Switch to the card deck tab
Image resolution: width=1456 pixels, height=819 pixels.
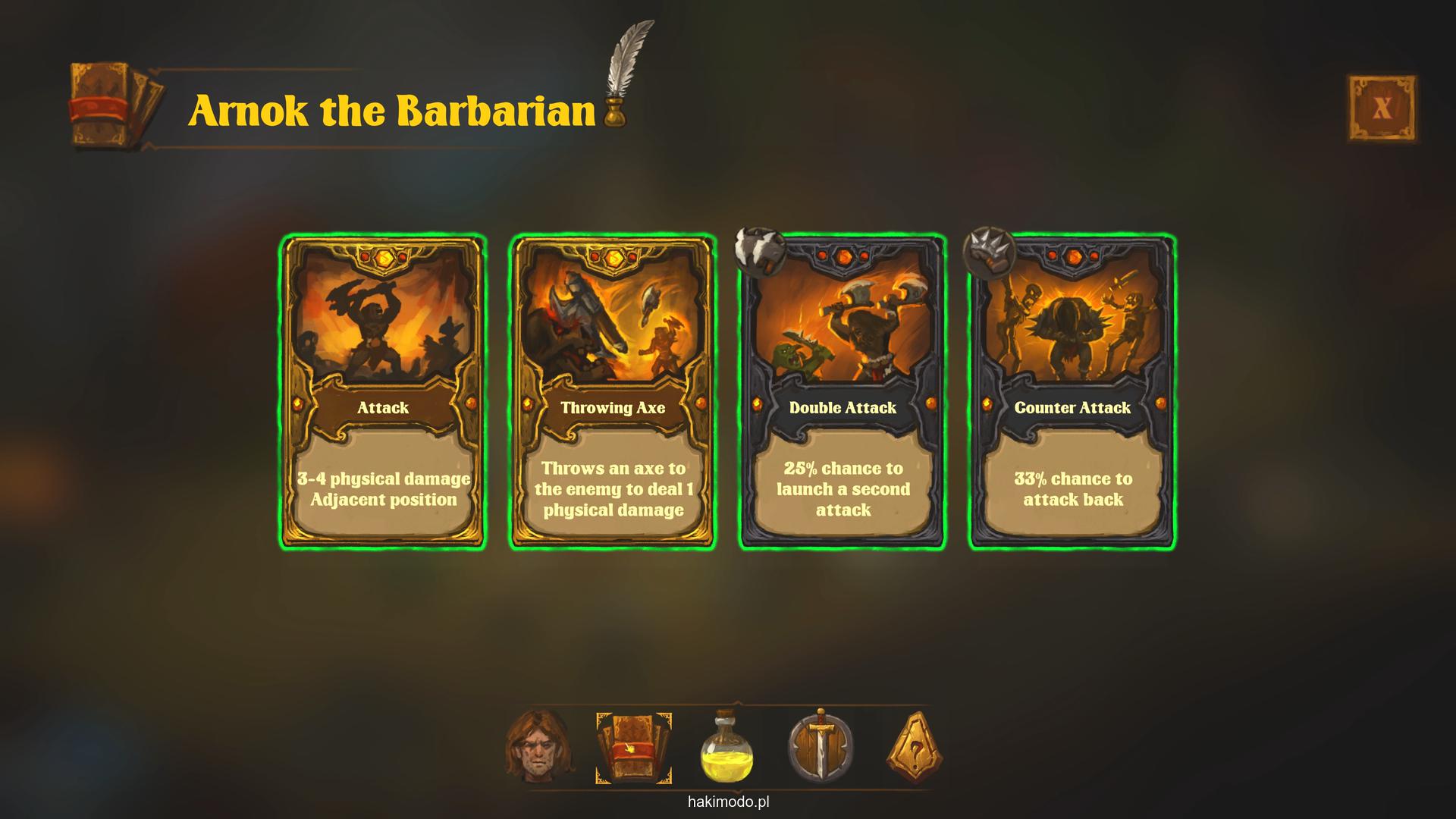point(633,748)
